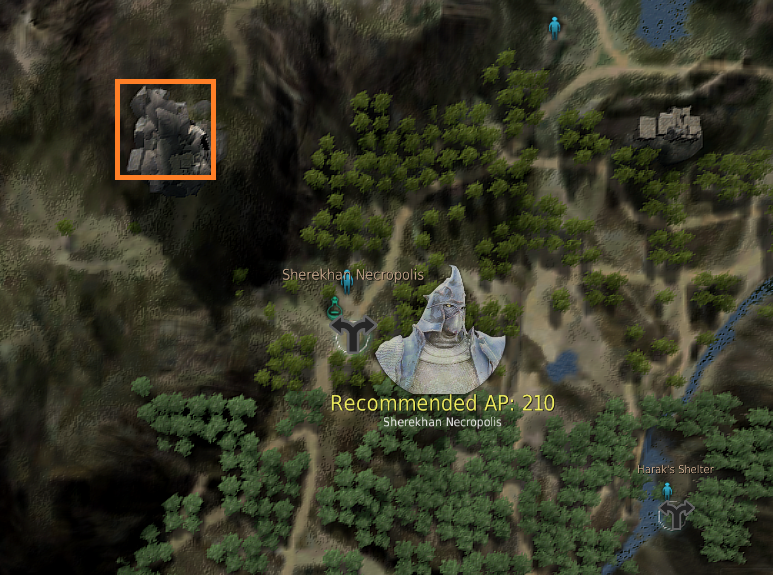Select the Sherekhan Necropolis crossroads node icon
773x575 pixels.
(355, 332)
